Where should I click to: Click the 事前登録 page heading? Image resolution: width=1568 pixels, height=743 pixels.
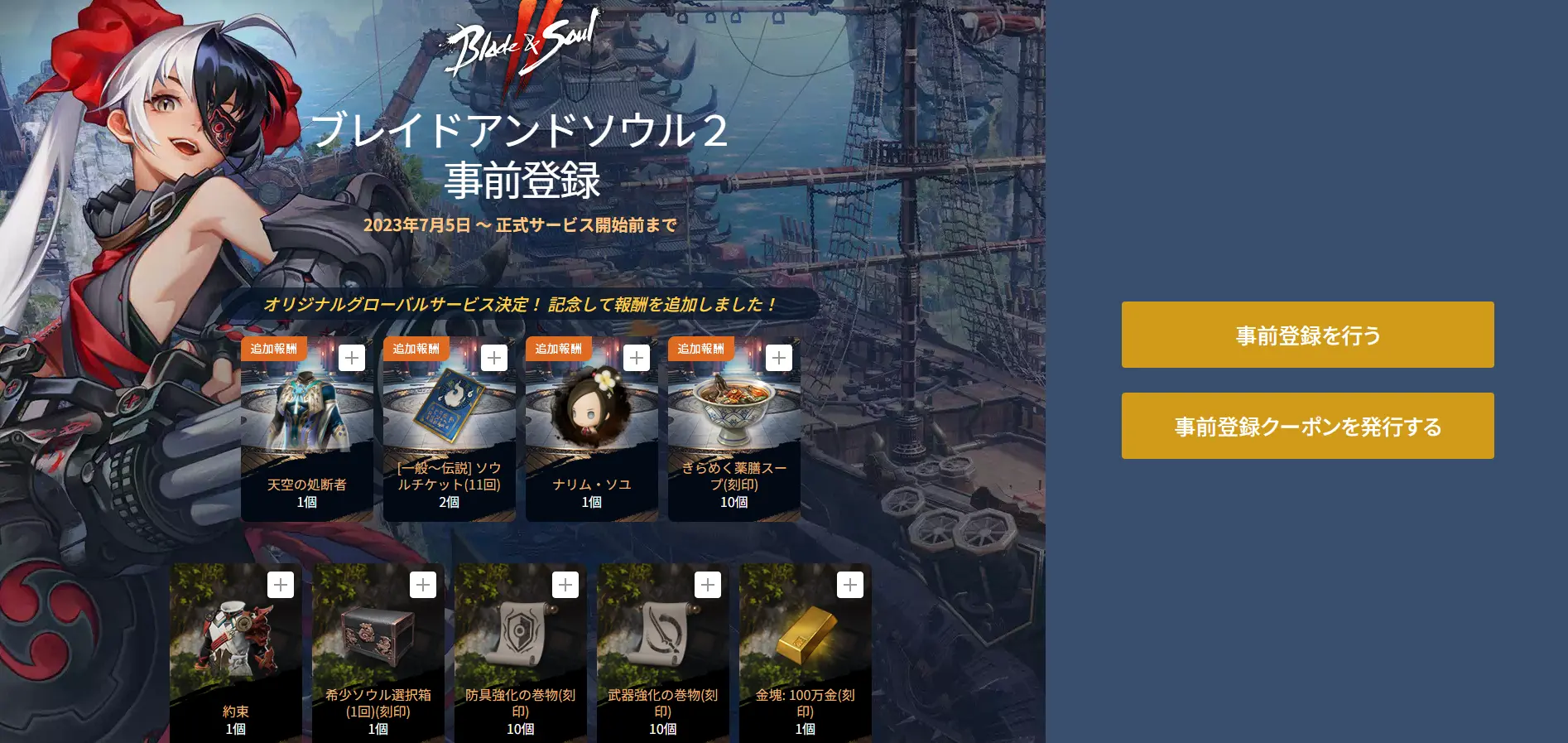pos(522,178)
